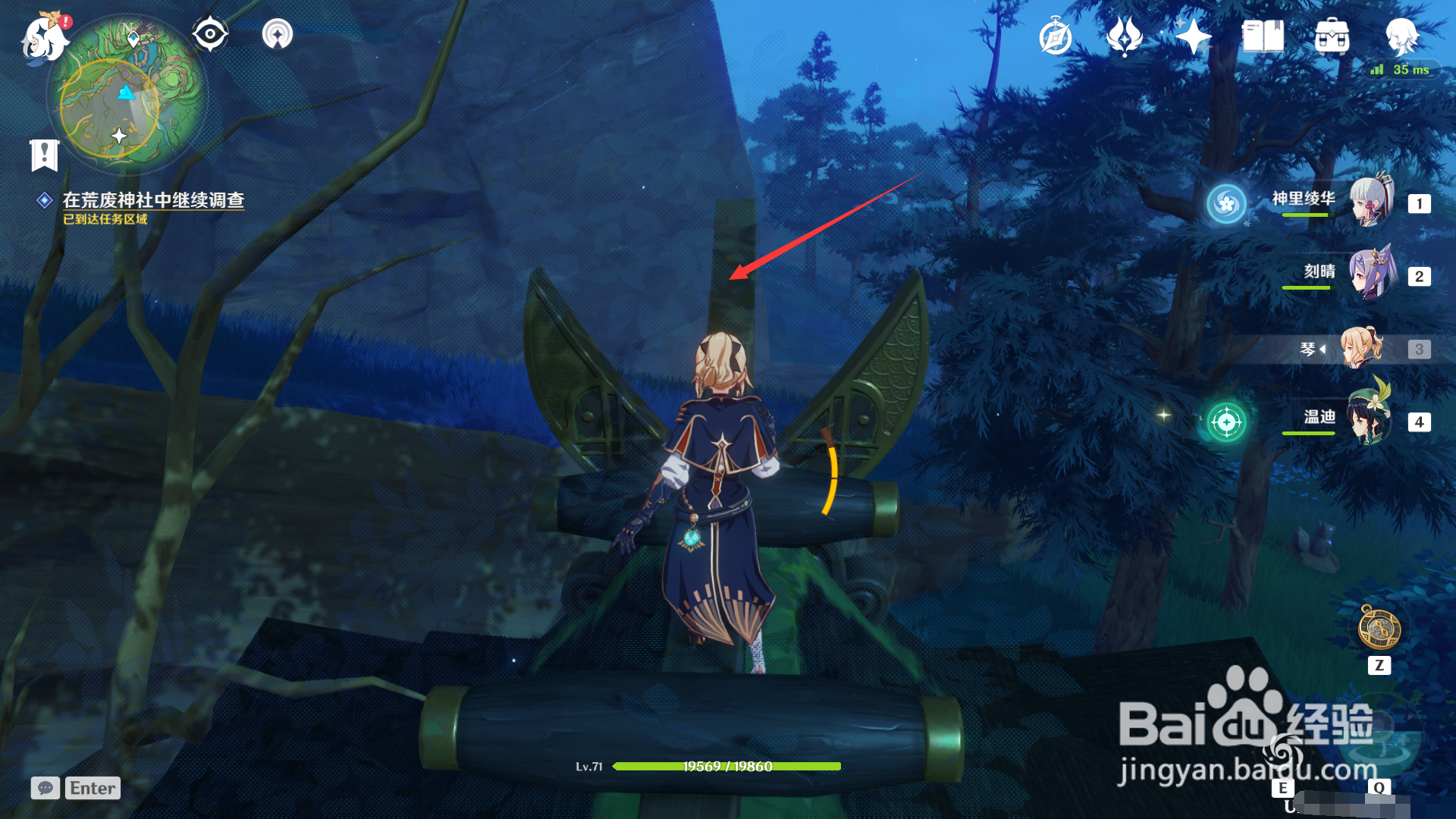Open the chat speech bubble

[x=45, y=788]
